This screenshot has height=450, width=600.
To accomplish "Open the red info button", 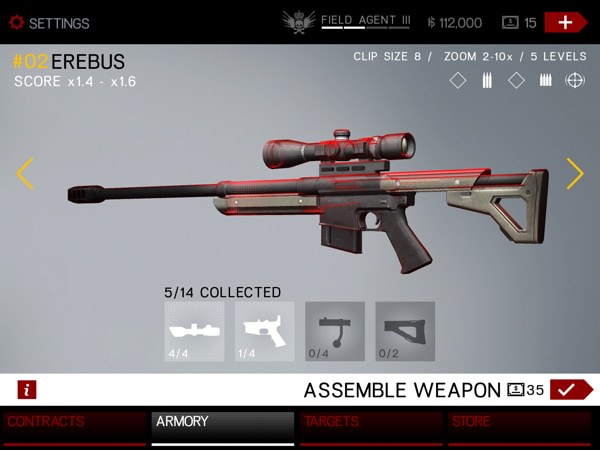I will tap(27, 390).
